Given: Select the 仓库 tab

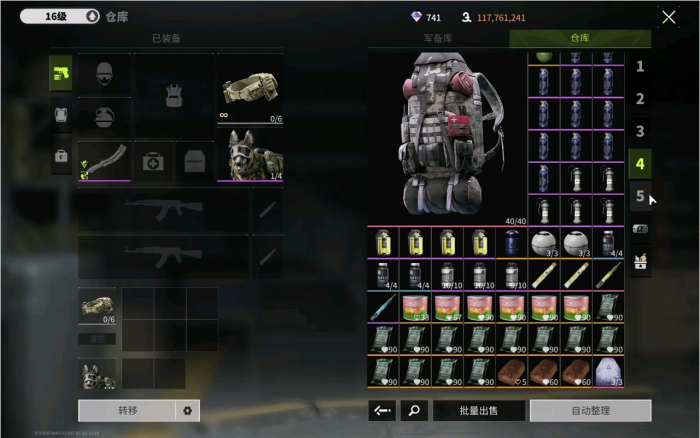Looking at the screenshot, I should pyautogui.click(x=580, y=38).
